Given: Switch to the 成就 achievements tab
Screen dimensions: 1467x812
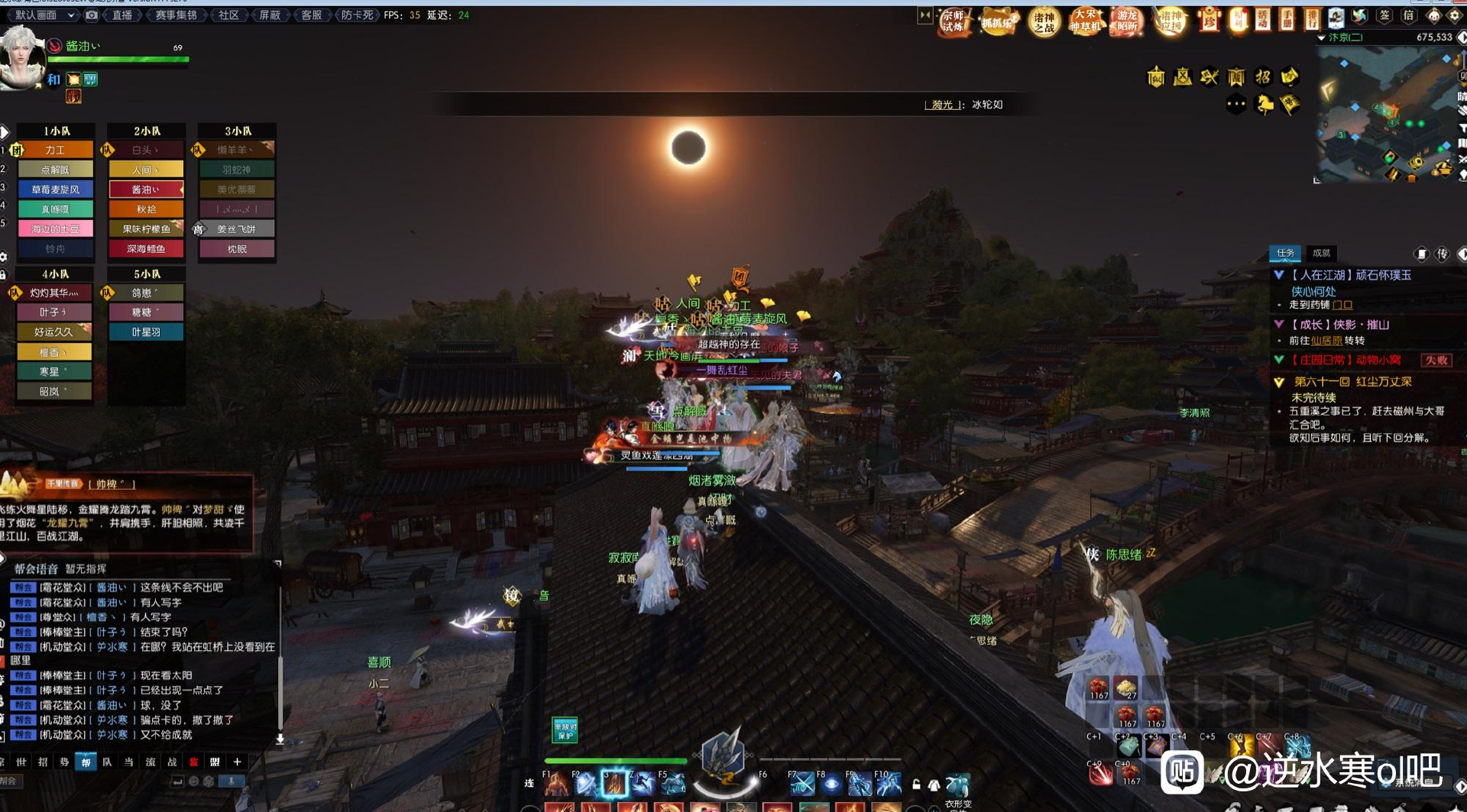Looking at the screenshot, I should coord(1321,253).
